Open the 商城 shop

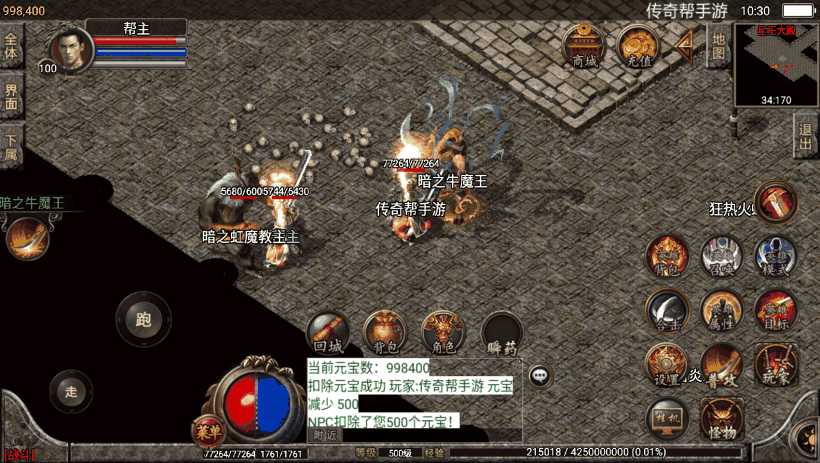pyautogui.click(x=584, y=46)
